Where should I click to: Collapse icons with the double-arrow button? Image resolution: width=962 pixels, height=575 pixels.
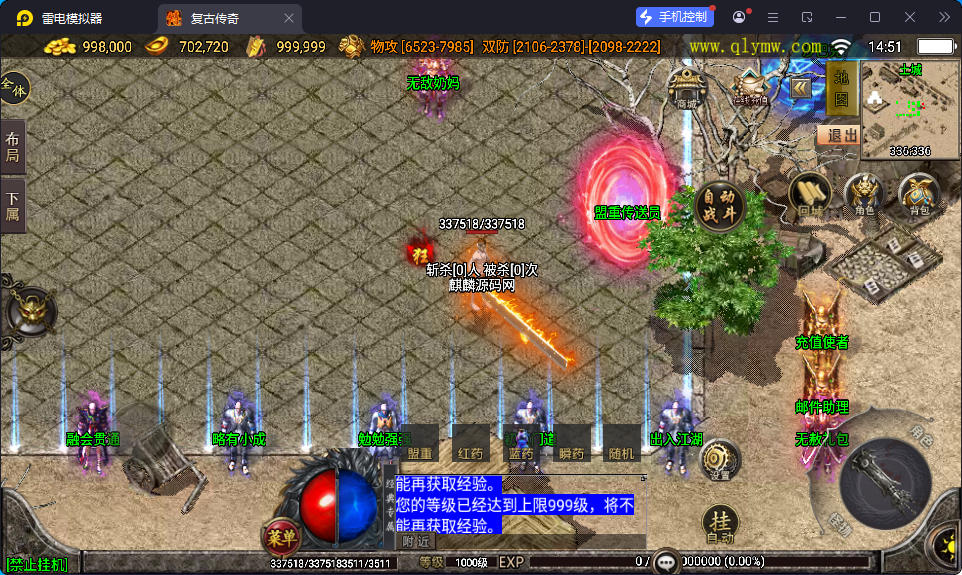pyautogui.click(x=801, y=87)
